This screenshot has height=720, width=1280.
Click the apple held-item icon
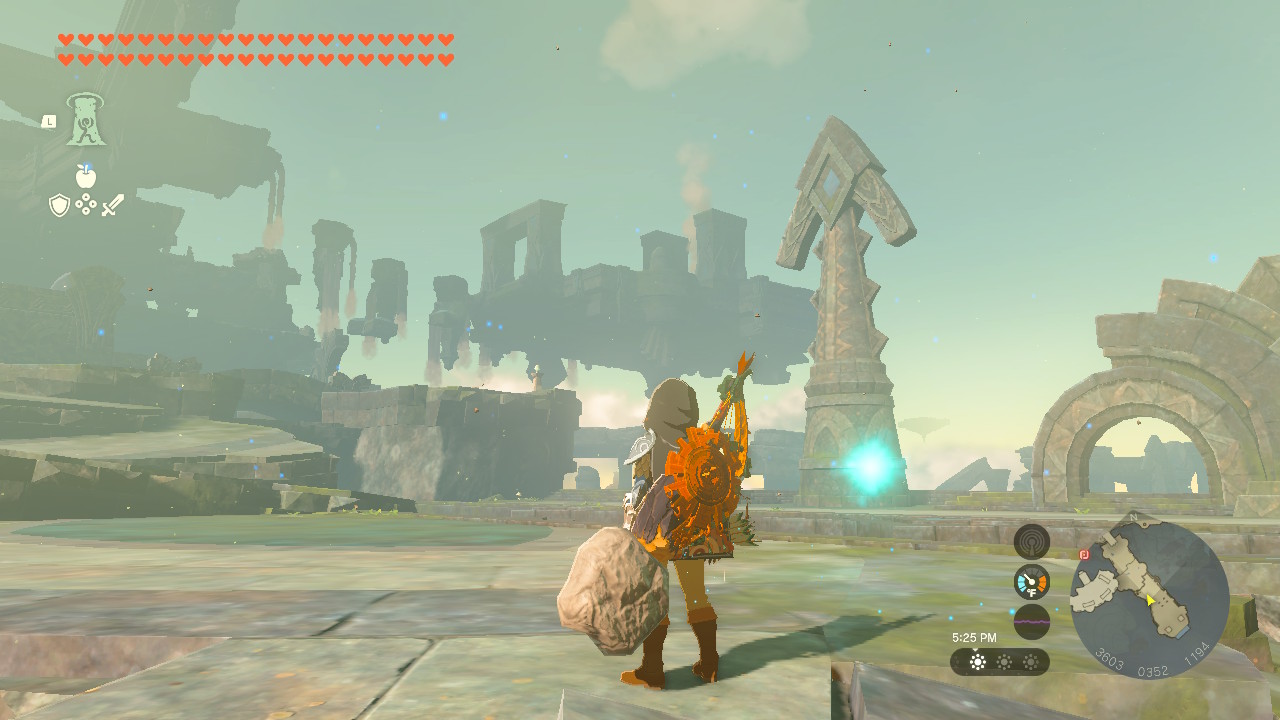[x=86, y=176]
